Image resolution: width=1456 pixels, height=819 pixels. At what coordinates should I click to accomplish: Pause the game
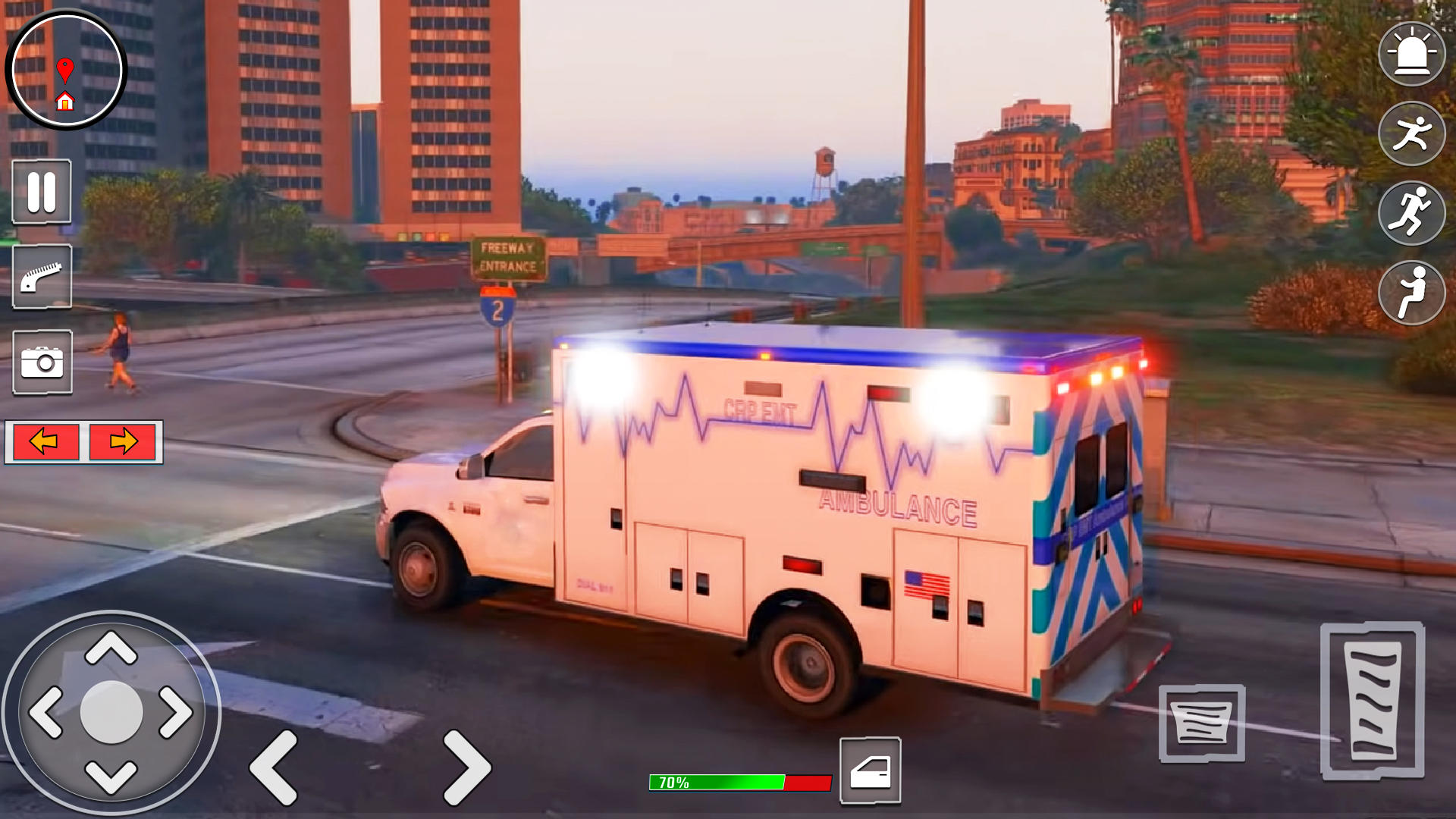coord(42,191)
